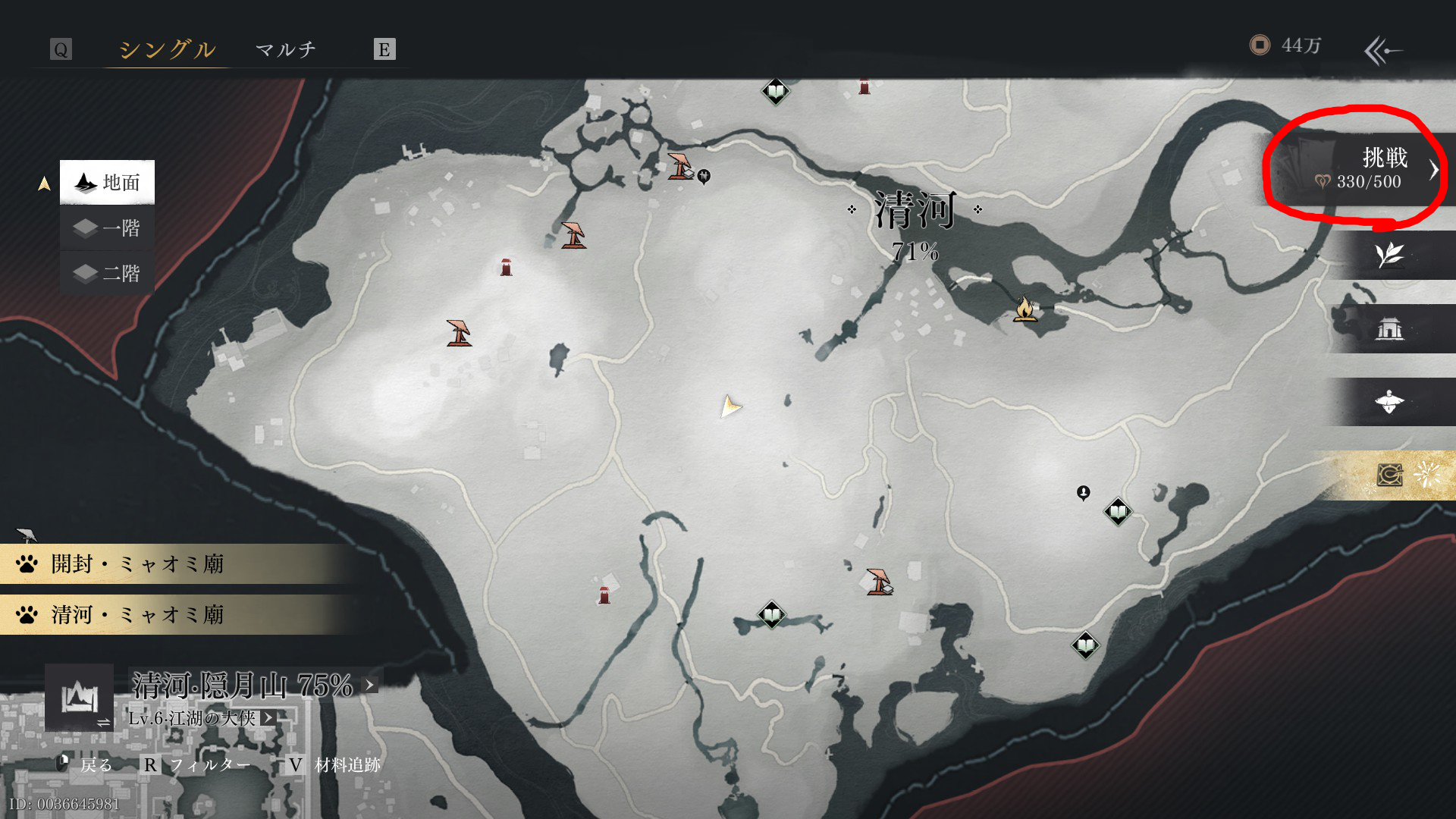Select the 一階 floor layer
Viewport: 1456px width, 819px height.
(108, 228)
